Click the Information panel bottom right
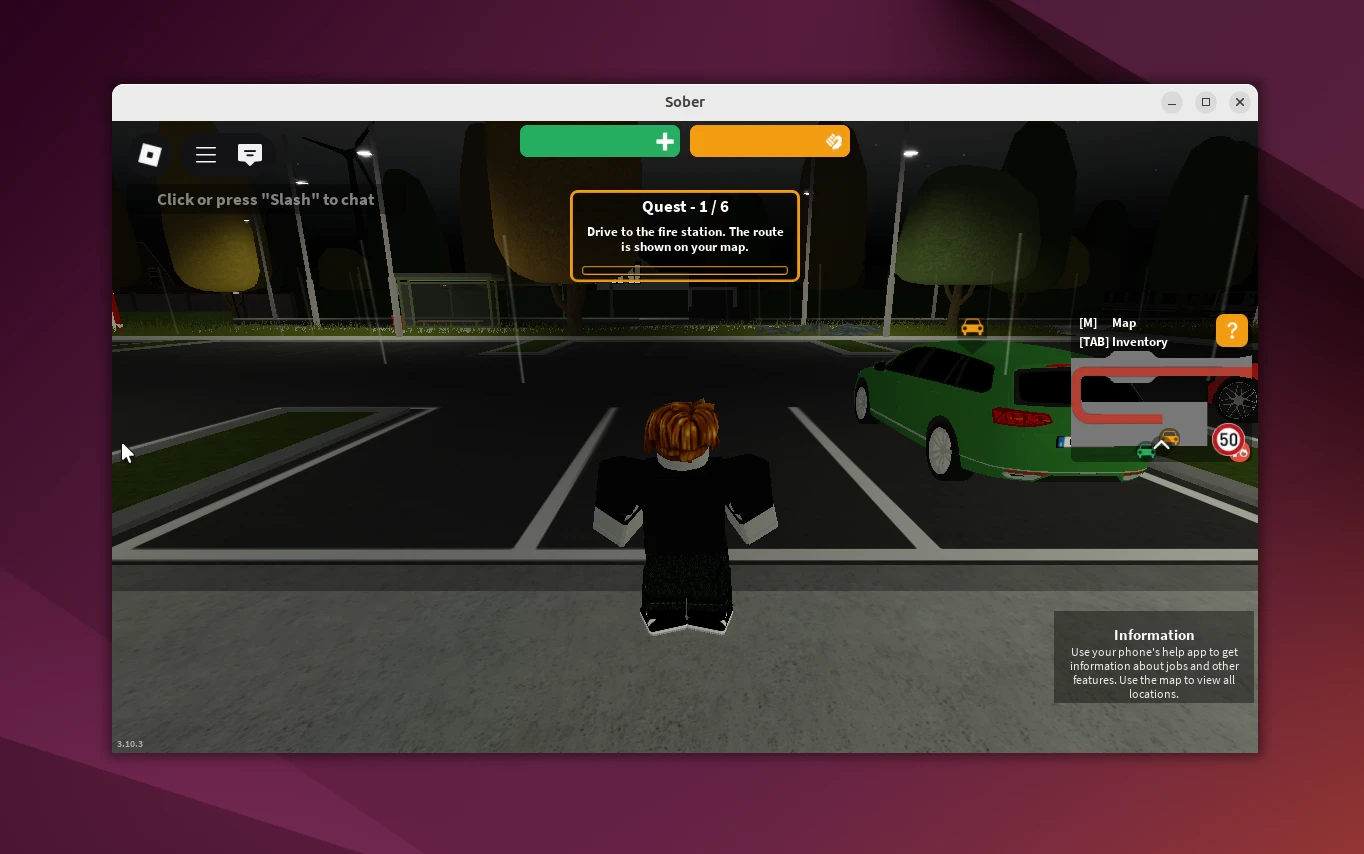Viewport: 1364px width, 854px height. tap(1153, 658)
